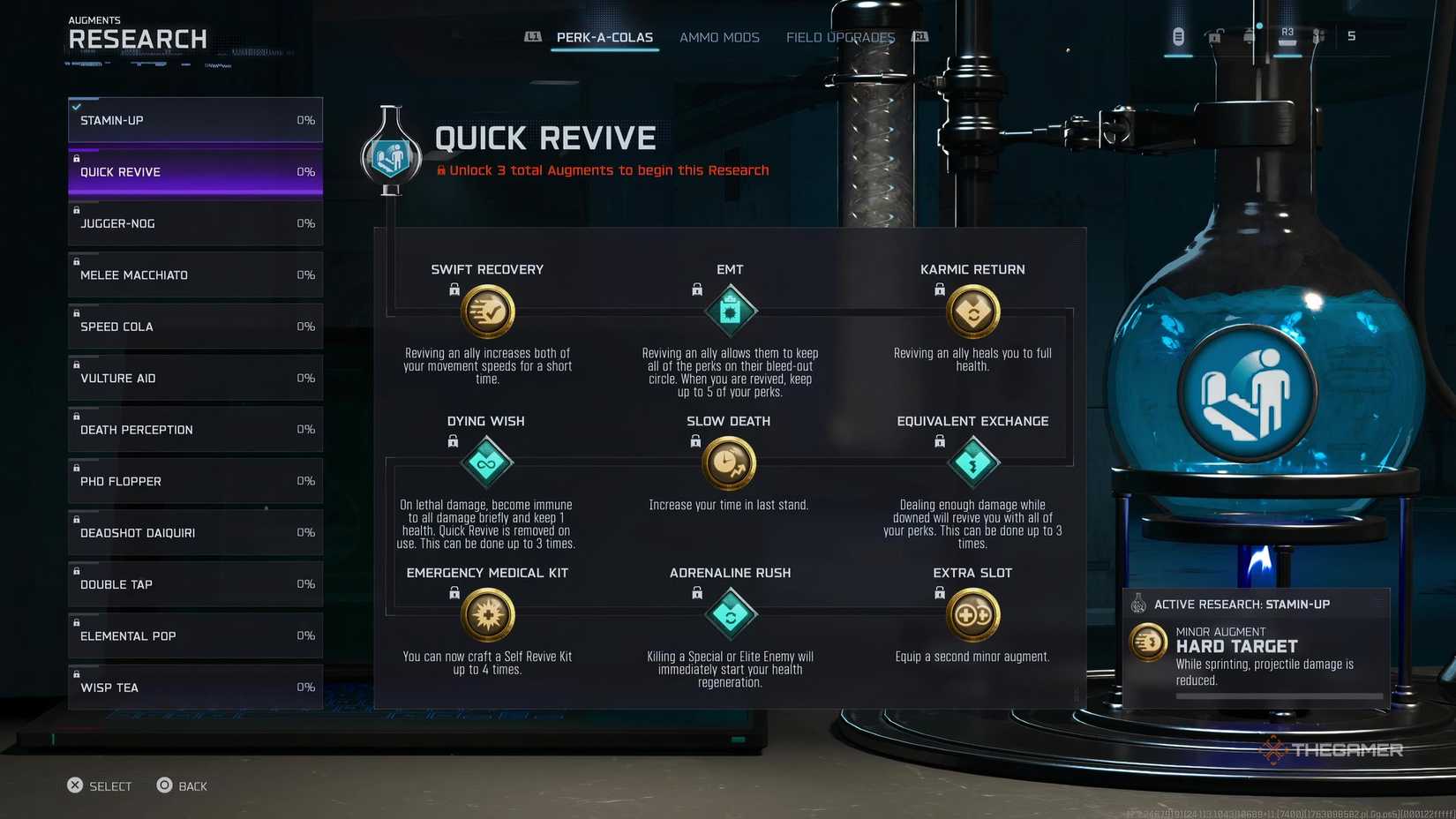The width and height of the screenshot is (1456, 819).
Task: Select the Emergency Medical Kit augment icon
Action: point(487,614)
